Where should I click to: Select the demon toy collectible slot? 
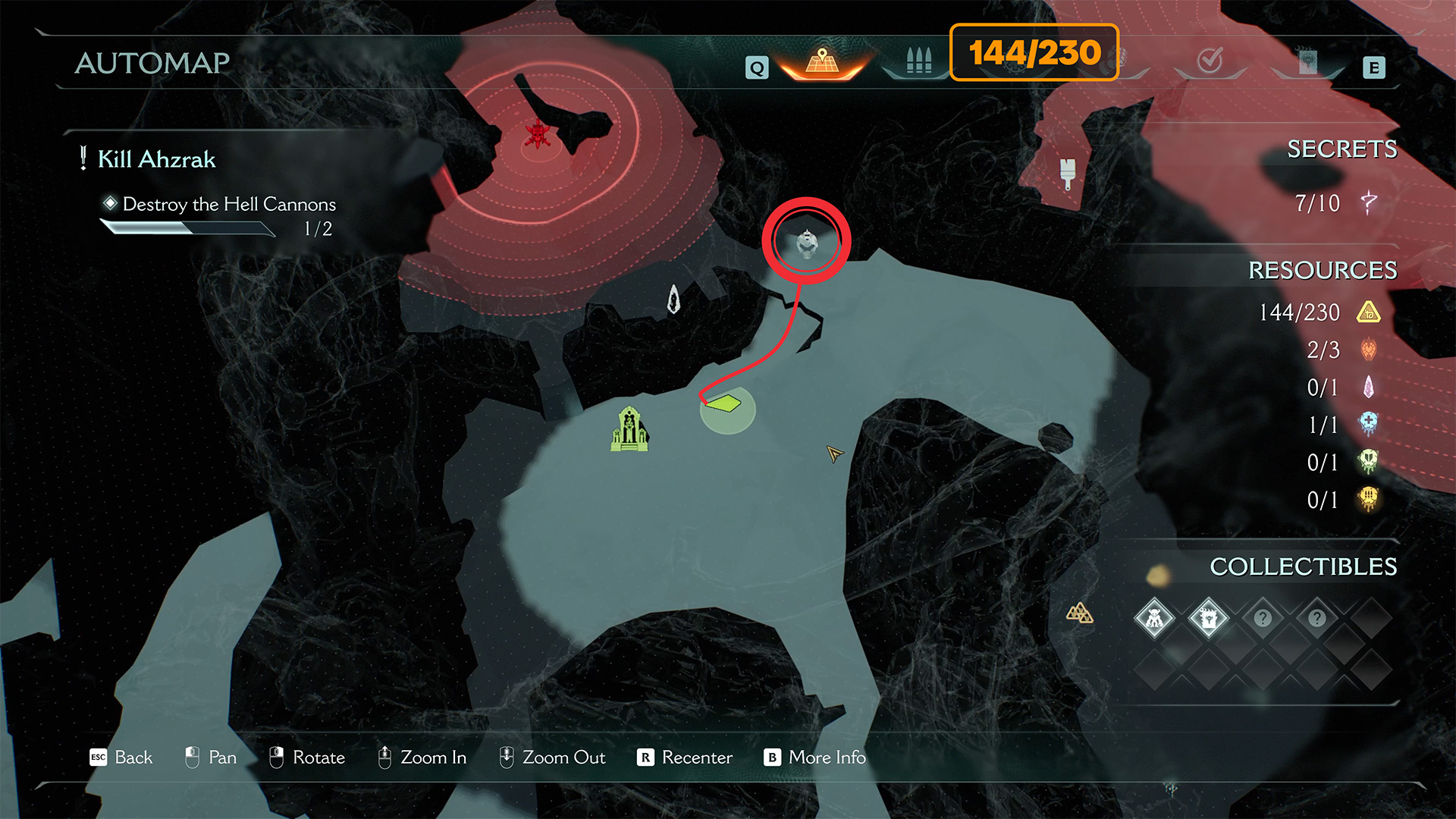(x=1154, y=618)
